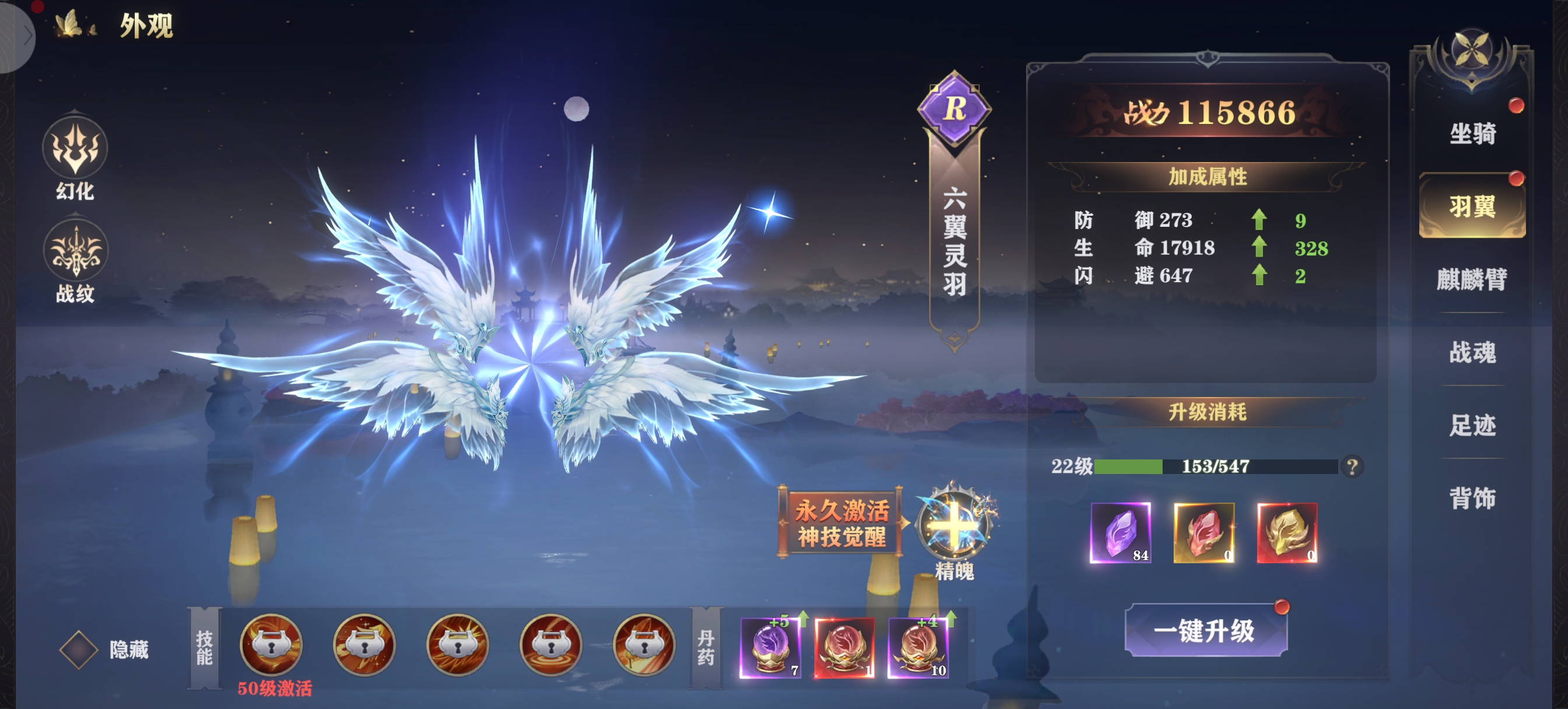Toggle the 隐藏 hide checkbox
This screenshot has width=1568, height=709.
point(79,650)
